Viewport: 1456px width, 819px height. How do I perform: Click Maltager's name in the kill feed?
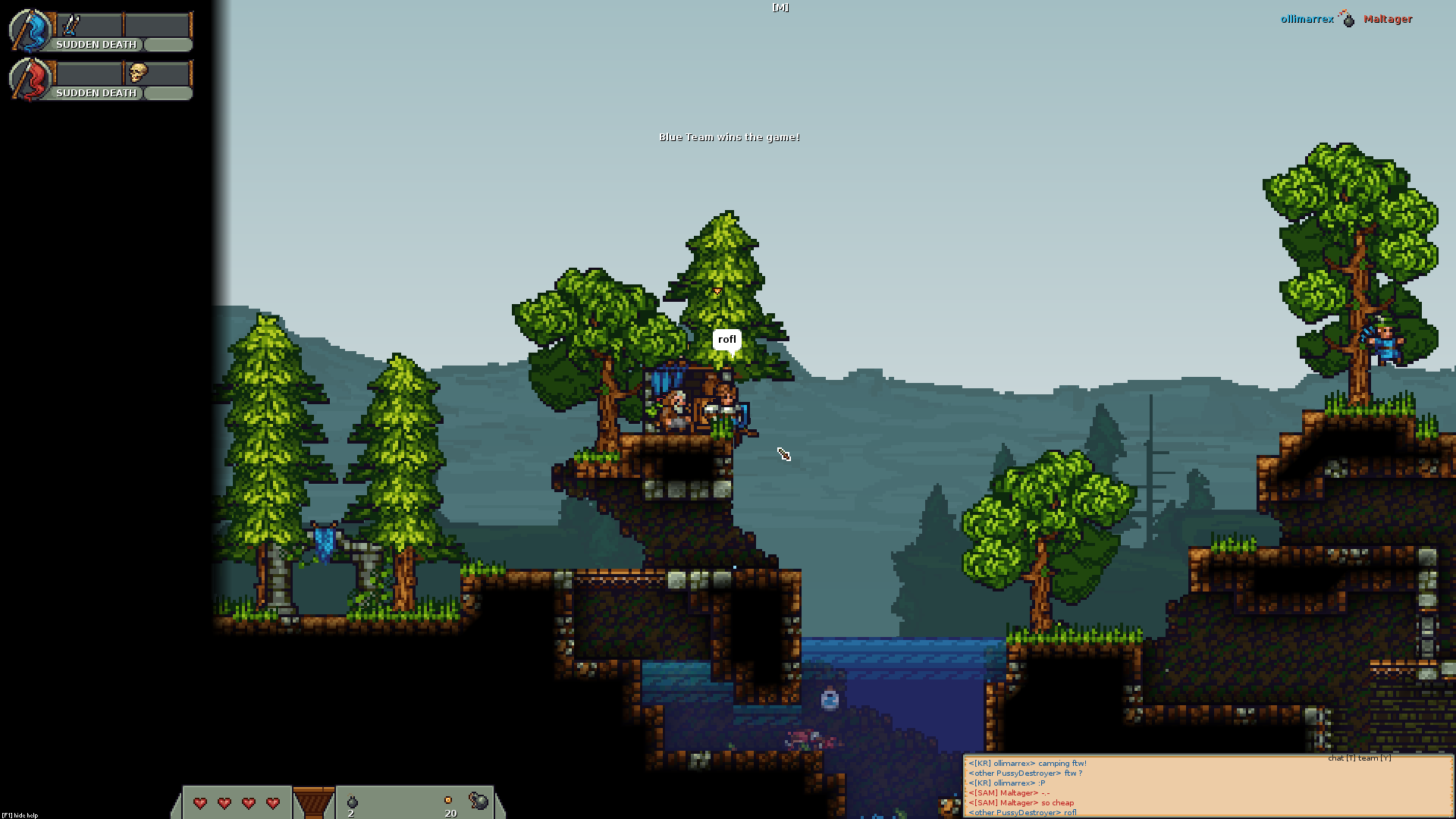(x=1388, y=20)
